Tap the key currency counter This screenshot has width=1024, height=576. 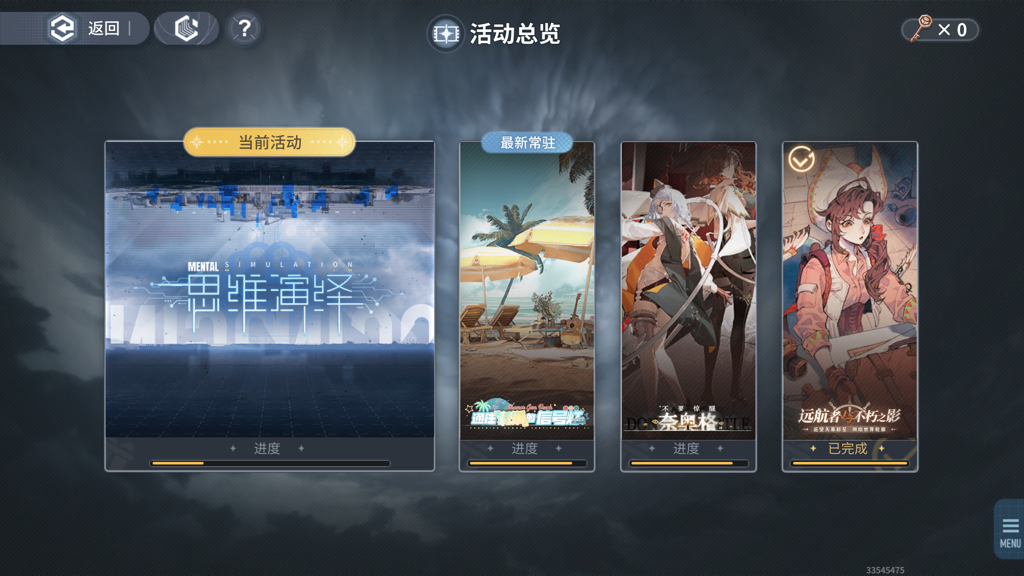[x=940, y=30]
